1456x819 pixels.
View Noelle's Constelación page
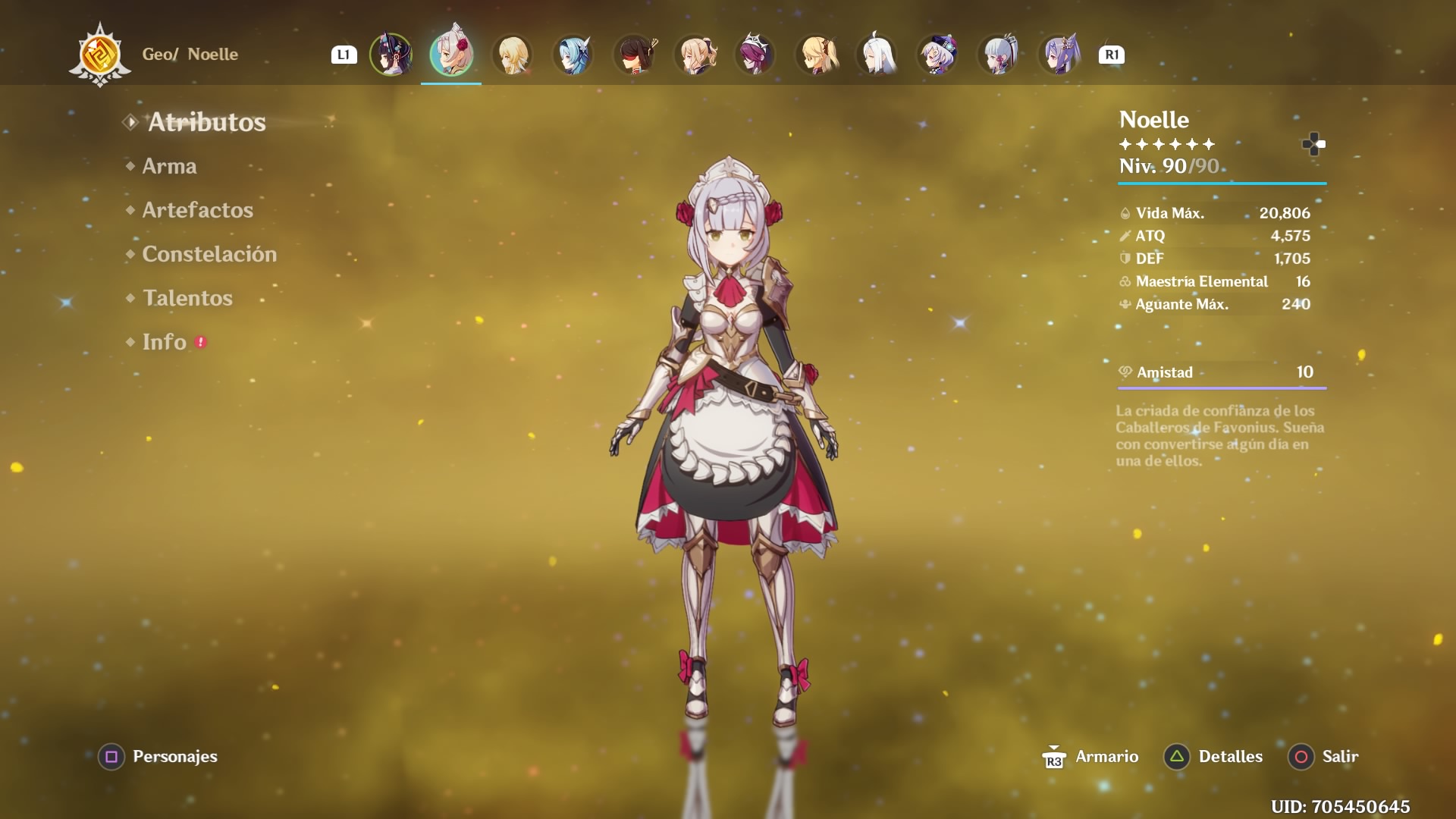pos(209,254)
